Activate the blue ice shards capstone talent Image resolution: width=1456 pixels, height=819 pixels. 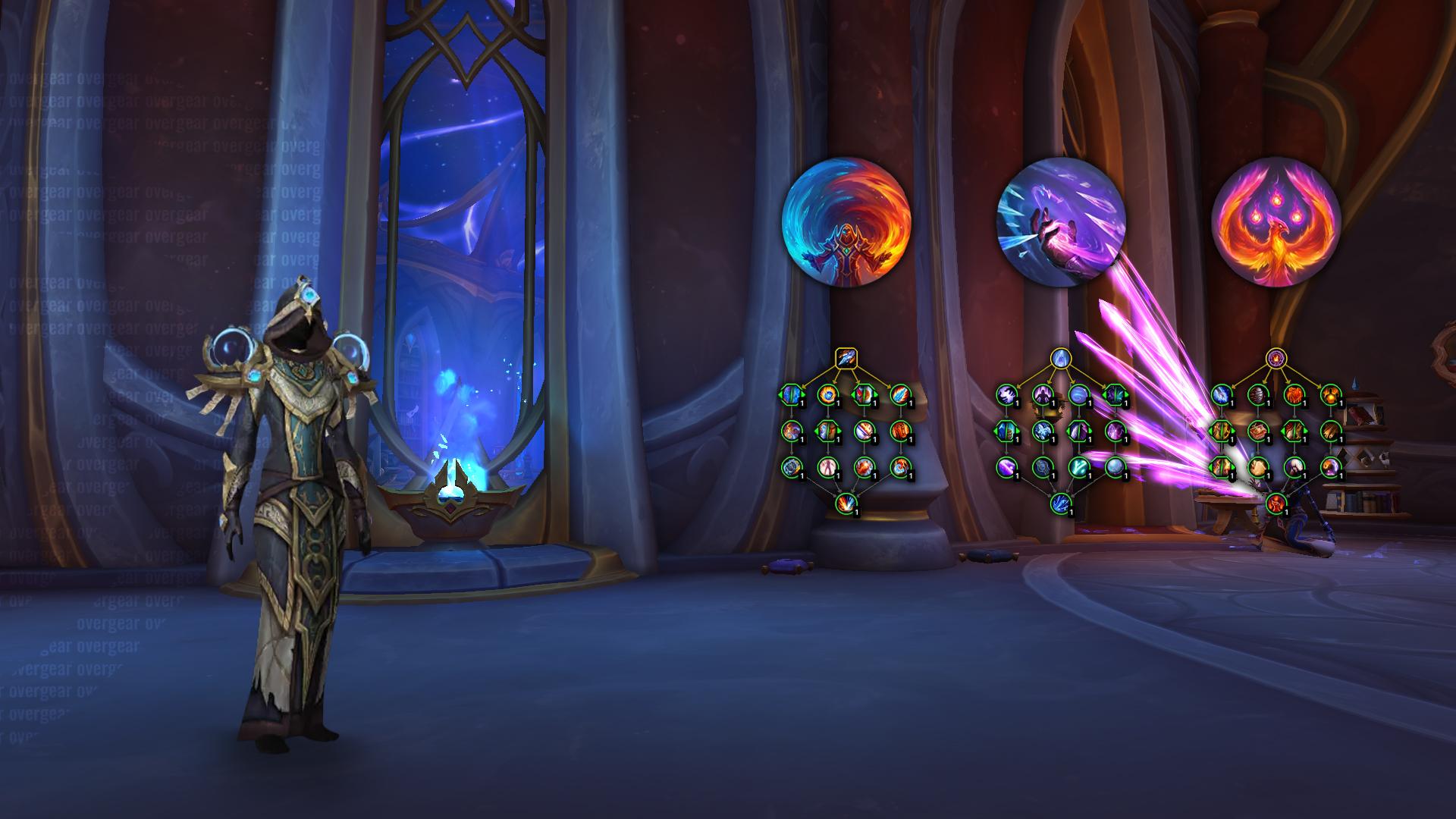click(x=1060, y=502)
